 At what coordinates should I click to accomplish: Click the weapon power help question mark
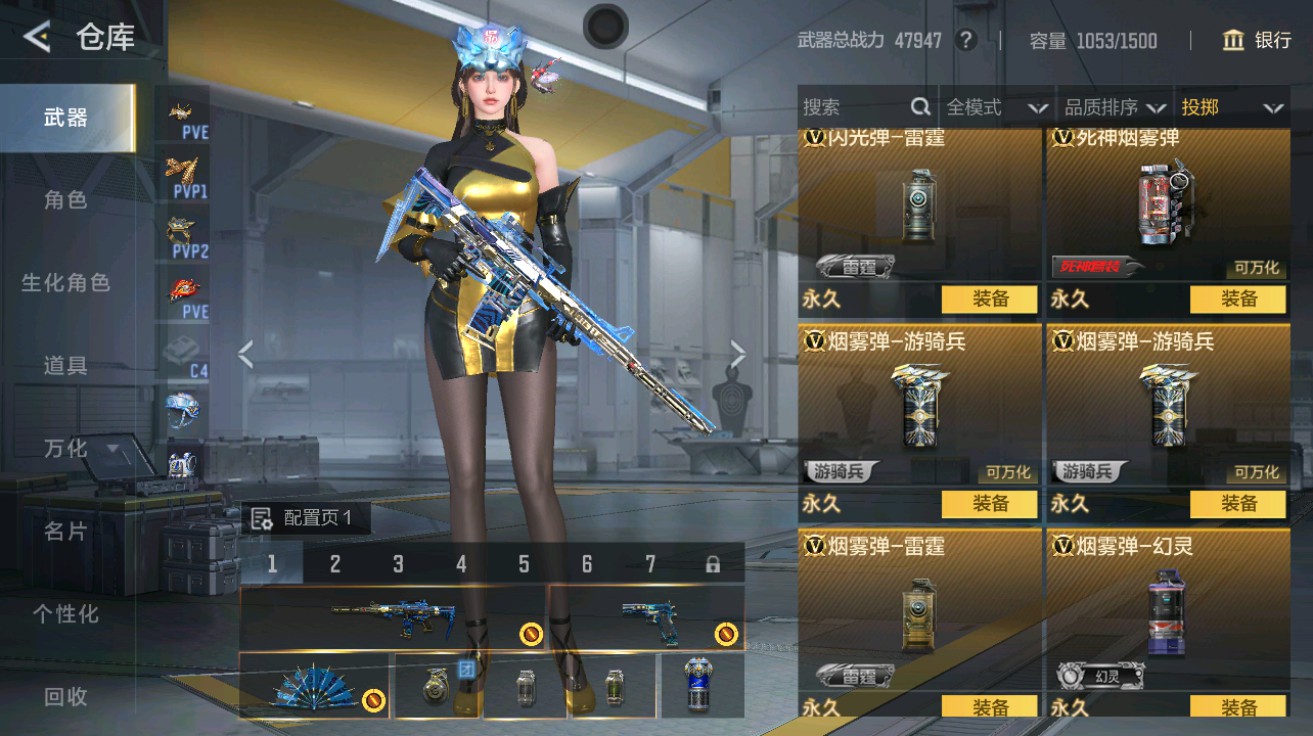click(x=966, y=41)
